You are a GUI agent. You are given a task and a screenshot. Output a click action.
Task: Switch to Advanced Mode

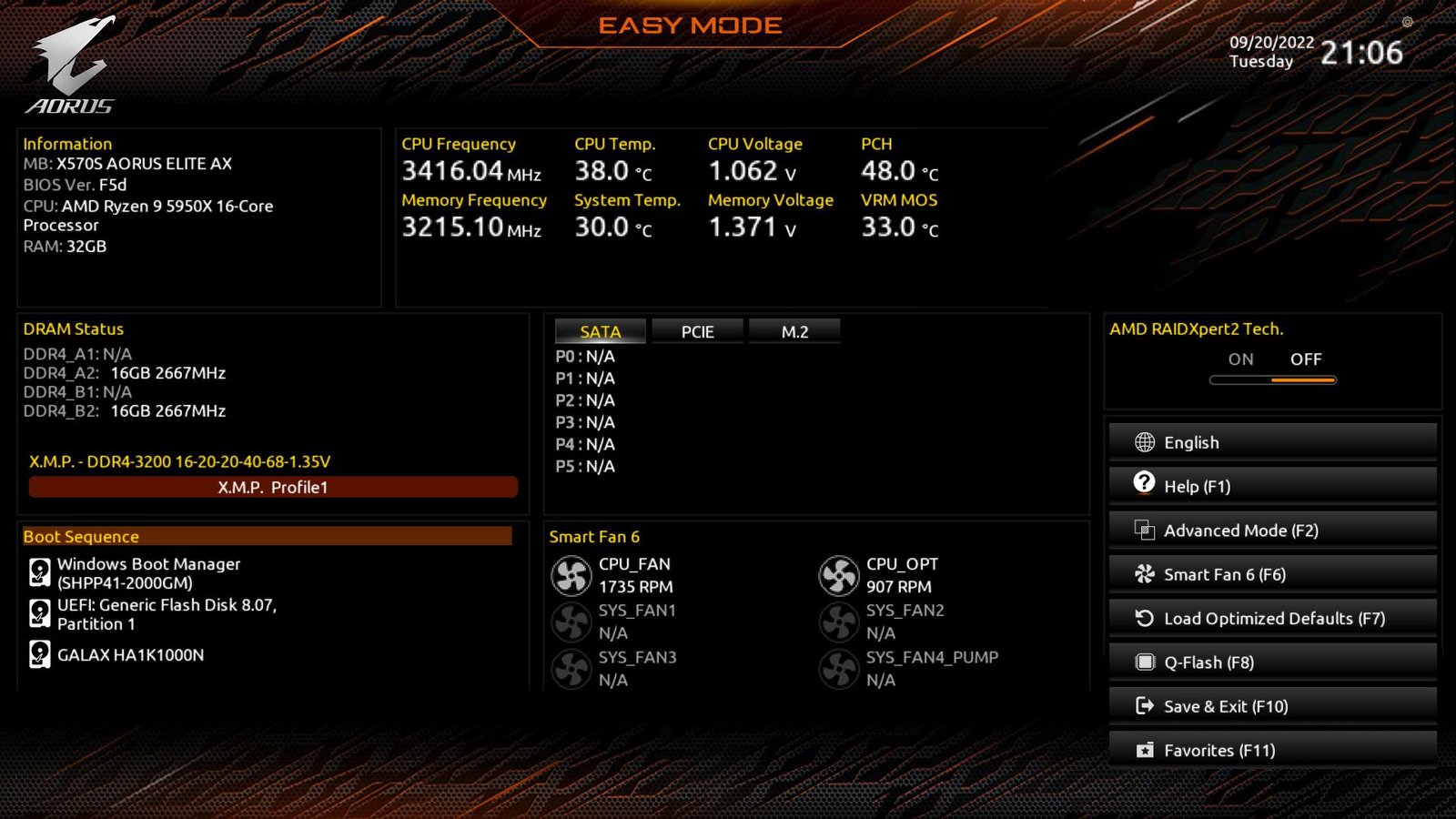(1240, 530)
